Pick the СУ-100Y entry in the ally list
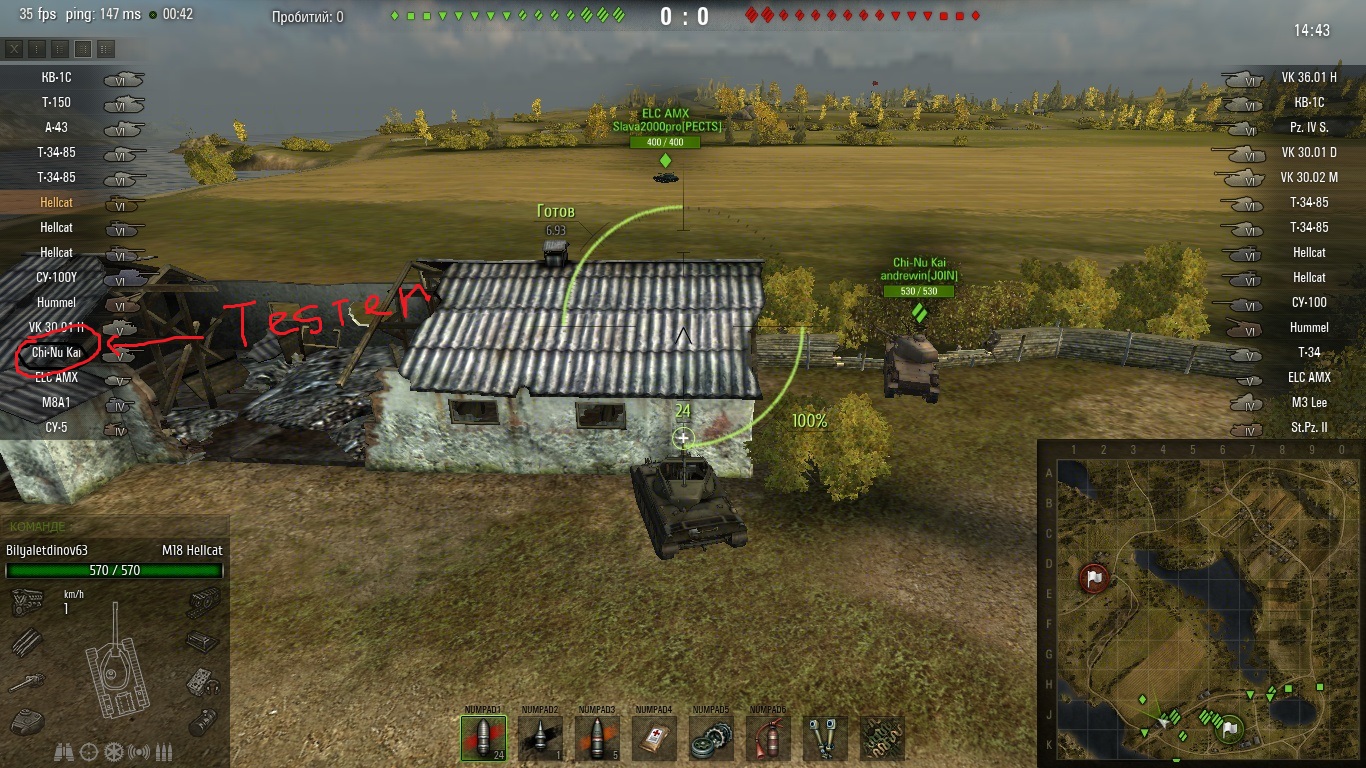The image size is (1366, 768). pyautogui.click(x=56, y=277)
